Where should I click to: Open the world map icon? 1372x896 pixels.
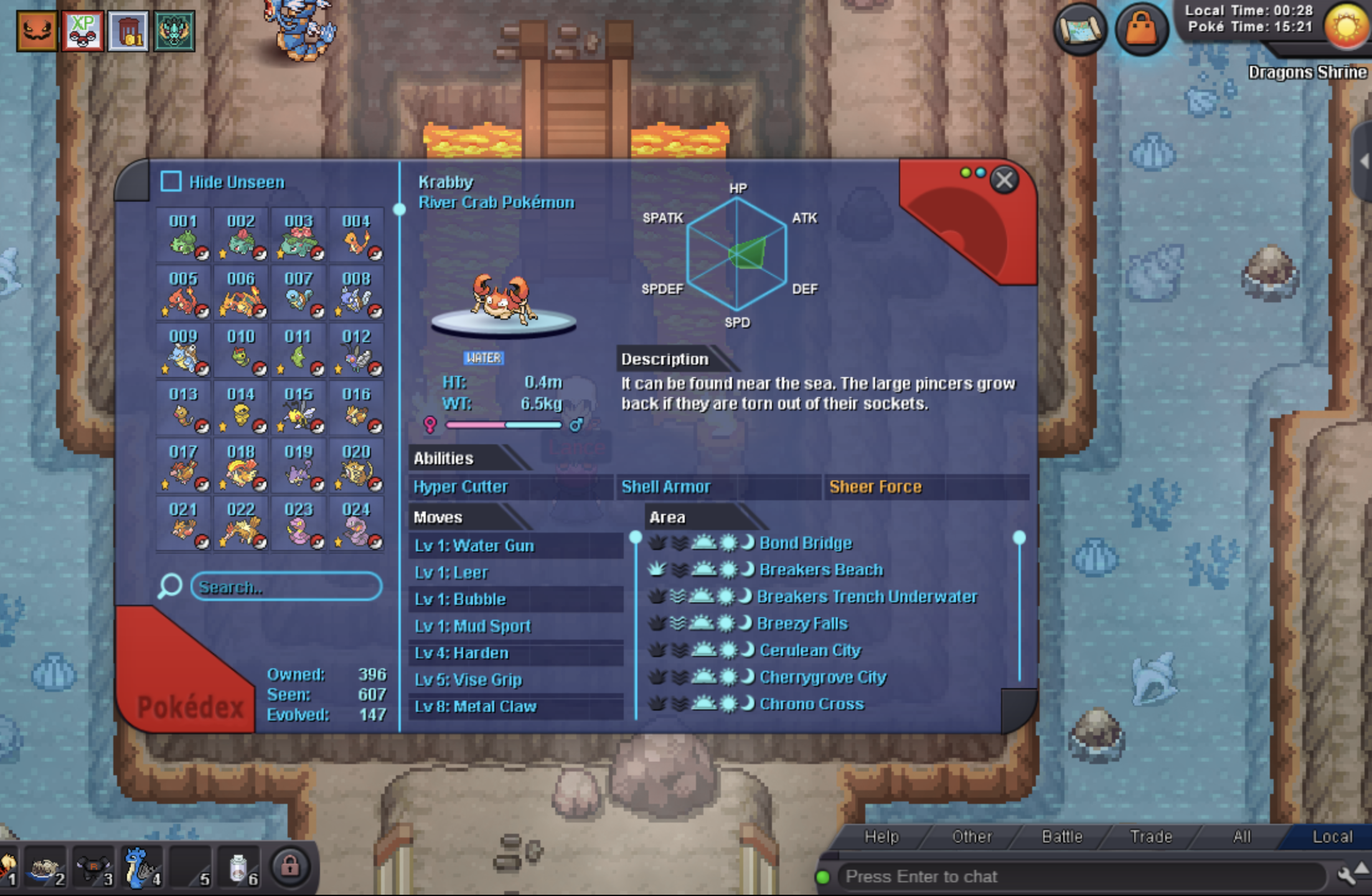(x=1080, y=29)
